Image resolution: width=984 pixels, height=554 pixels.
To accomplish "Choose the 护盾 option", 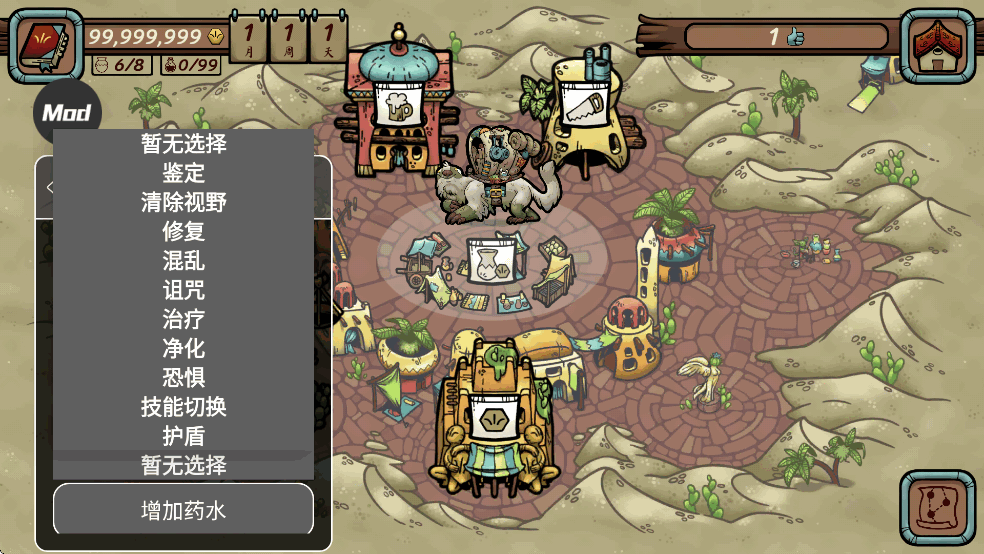I will coord(183,436).
